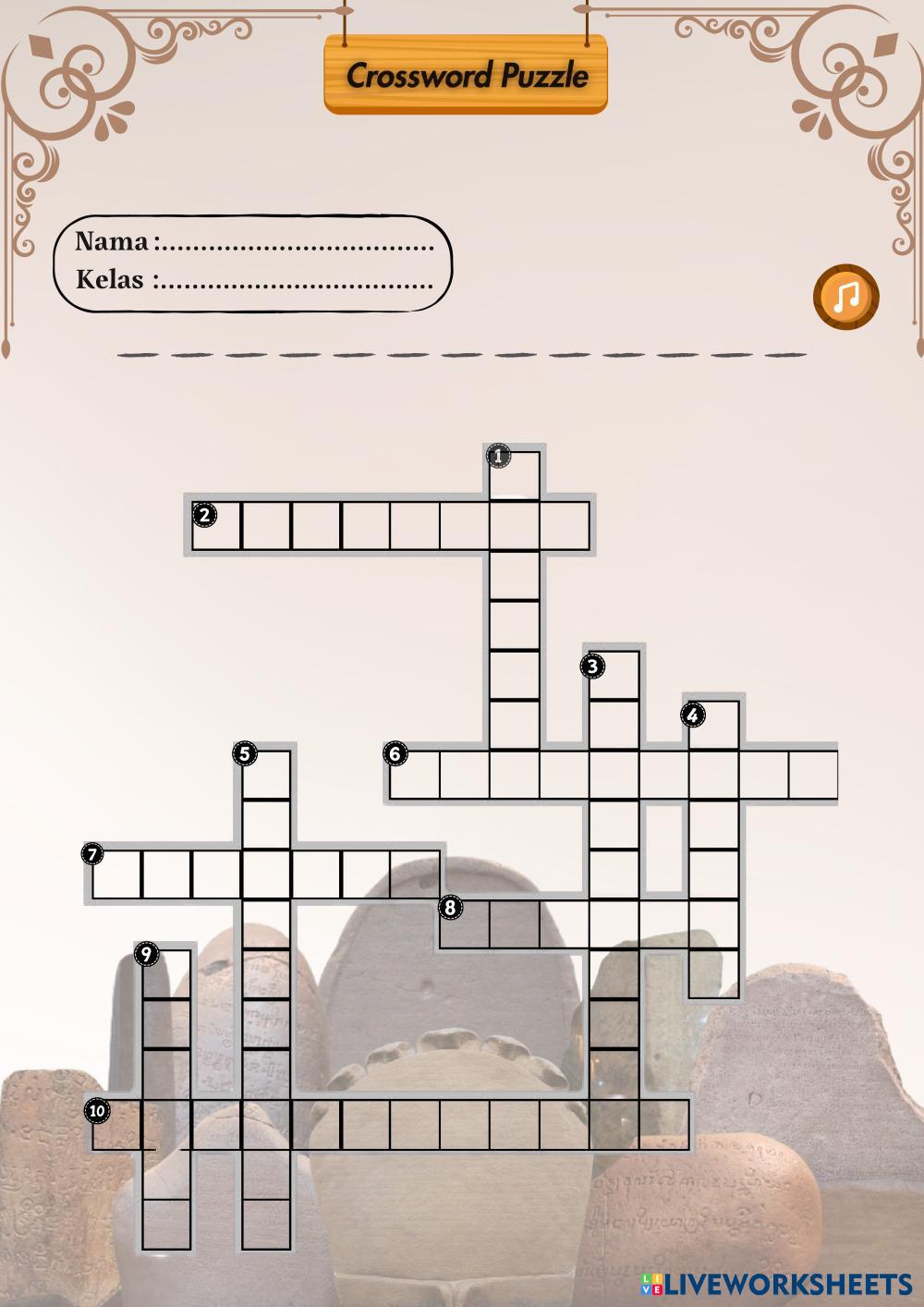Select crossword cell numbered 3
924x1307 pixels.
tap(614, 676)
